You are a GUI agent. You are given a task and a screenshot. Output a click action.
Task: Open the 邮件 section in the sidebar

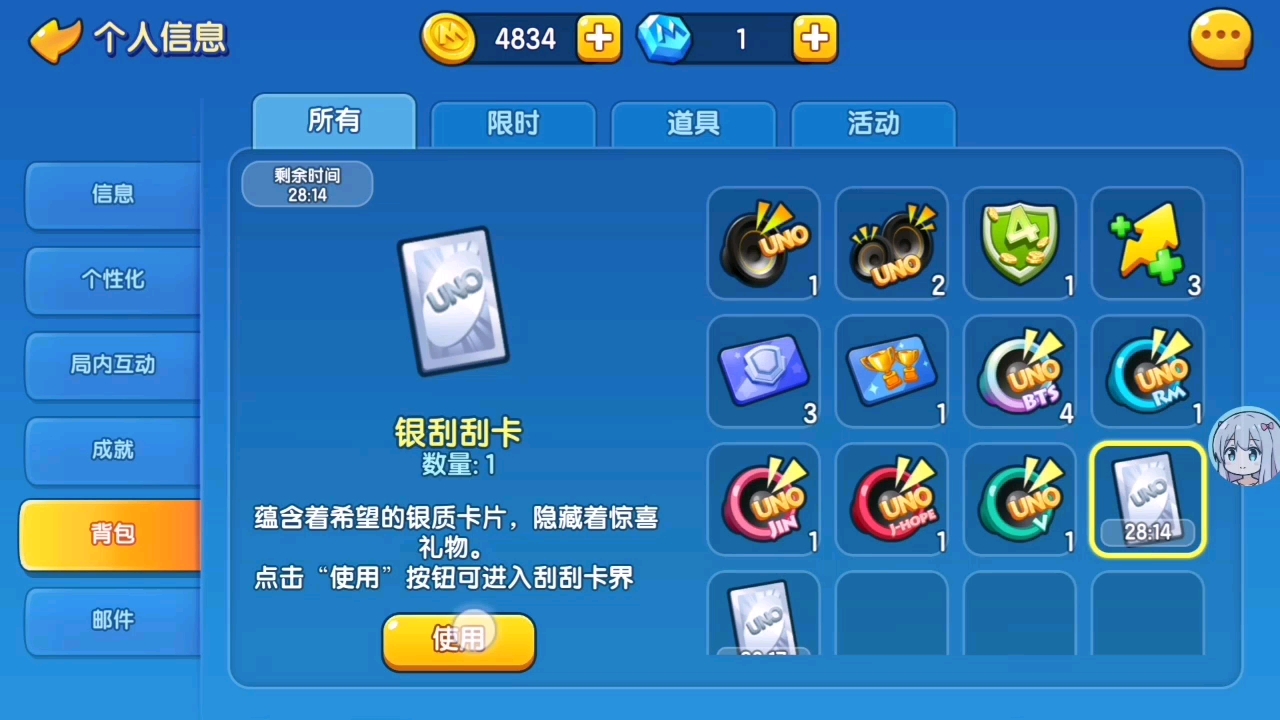point(112,620)
